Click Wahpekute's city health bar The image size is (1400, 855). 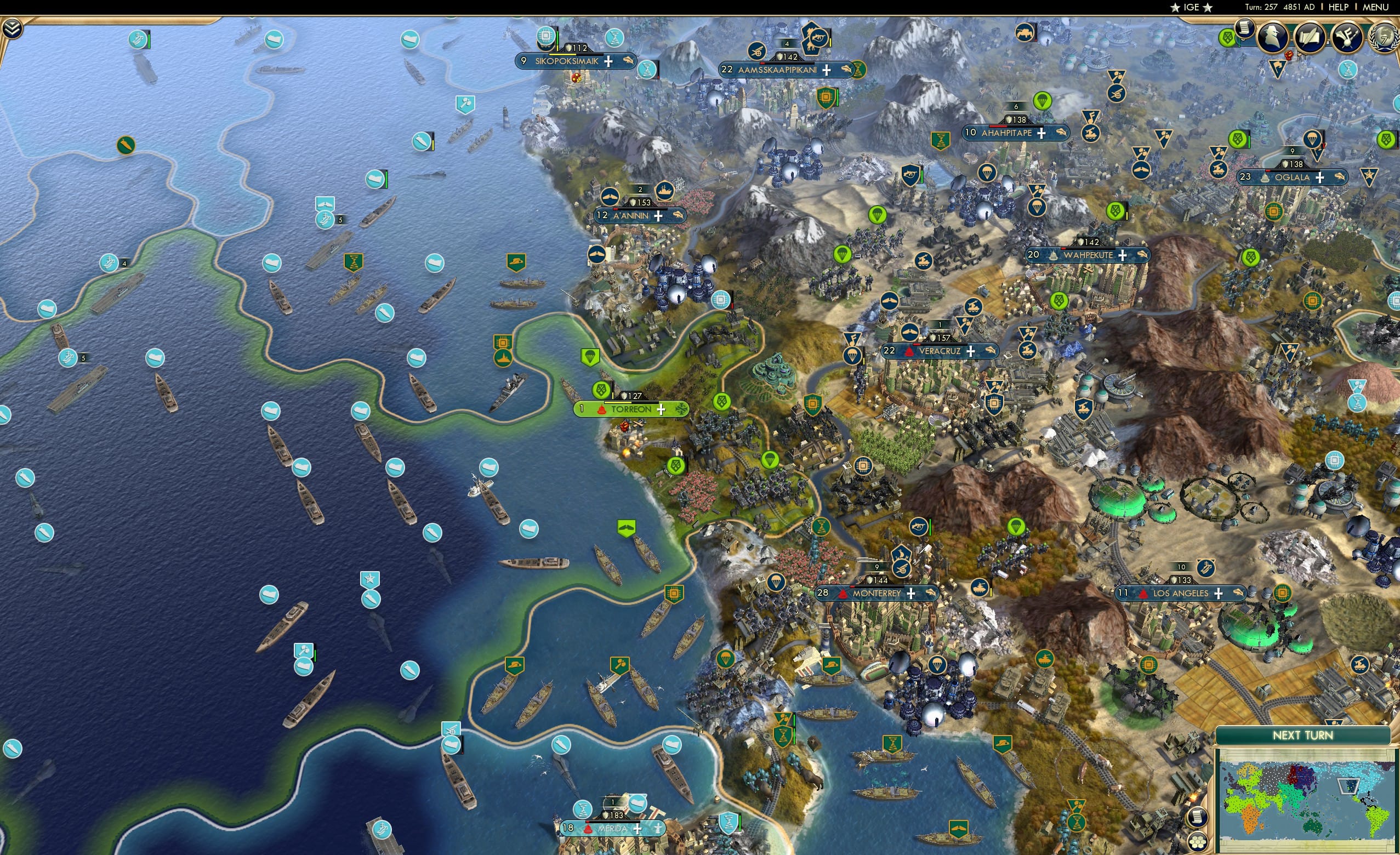1089,248
